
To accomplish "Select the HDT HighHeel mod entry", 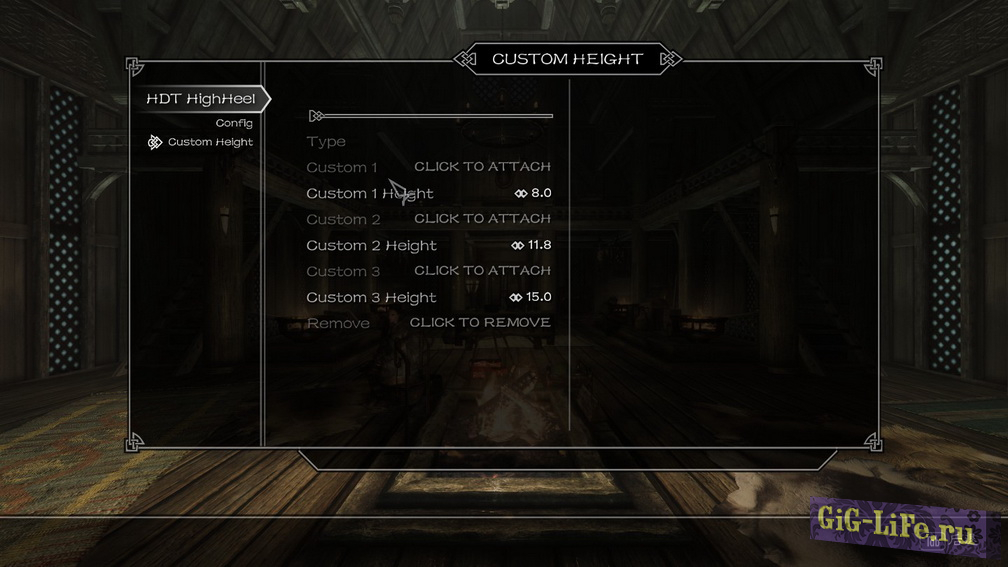I will pos(200,99).
